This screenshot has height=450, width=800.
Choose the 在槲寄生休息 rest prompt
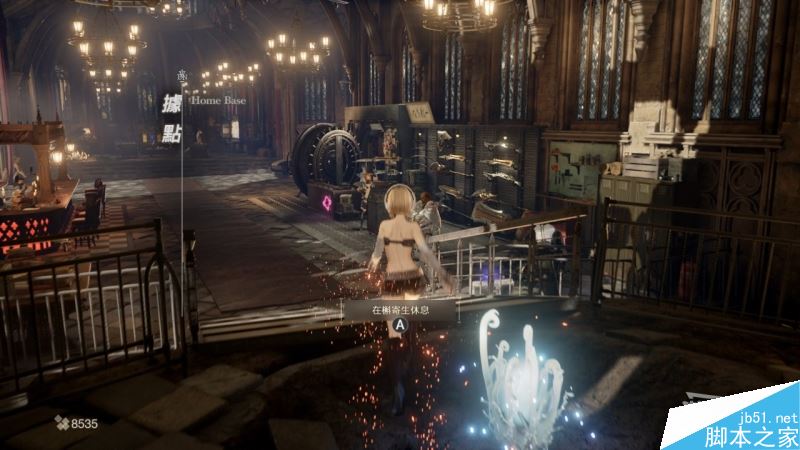tap(399, 311)
